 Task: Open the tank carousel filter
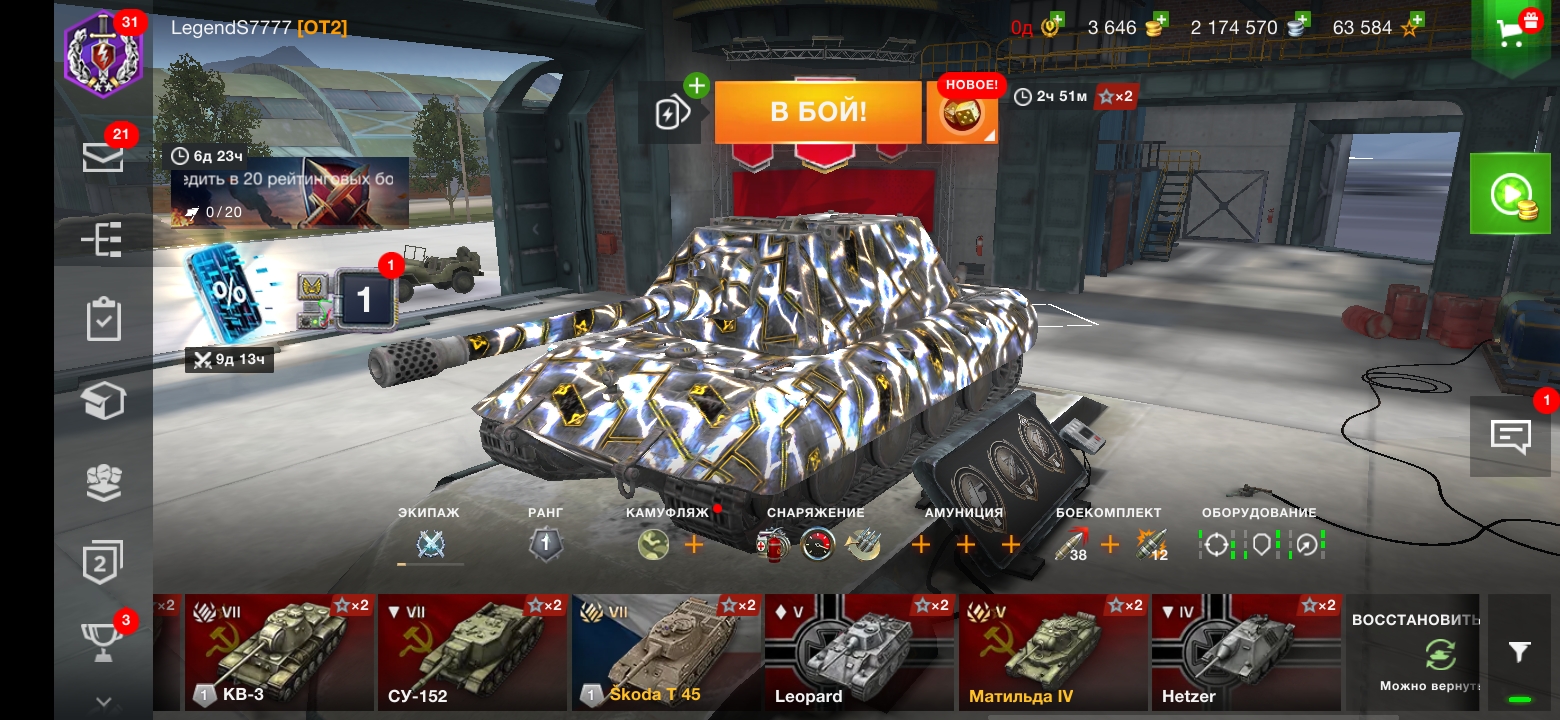coord(1519,653)
